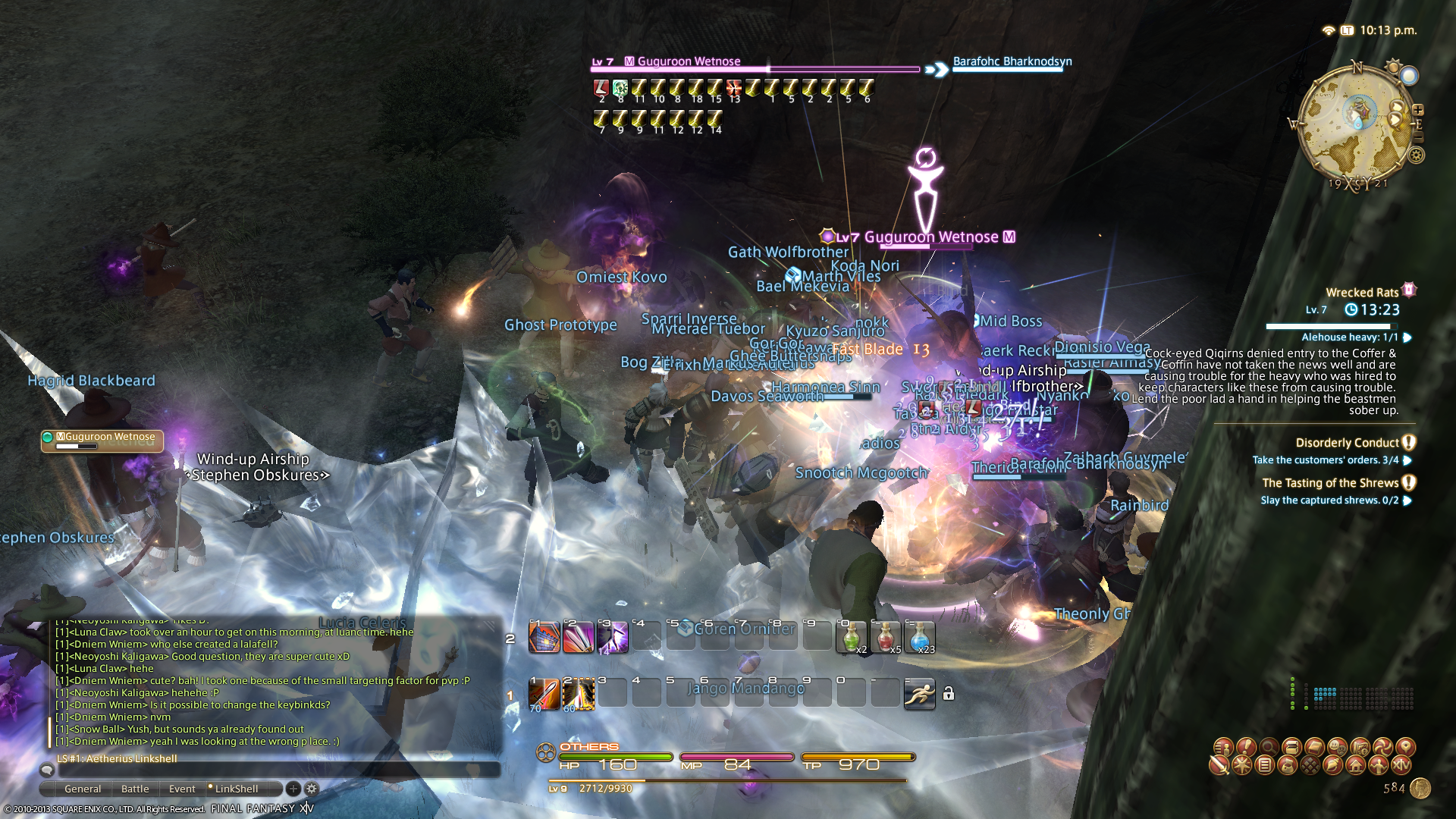Open the Event chat tab
Viewport: 1456px width, 819px height.
coord(182,789)
